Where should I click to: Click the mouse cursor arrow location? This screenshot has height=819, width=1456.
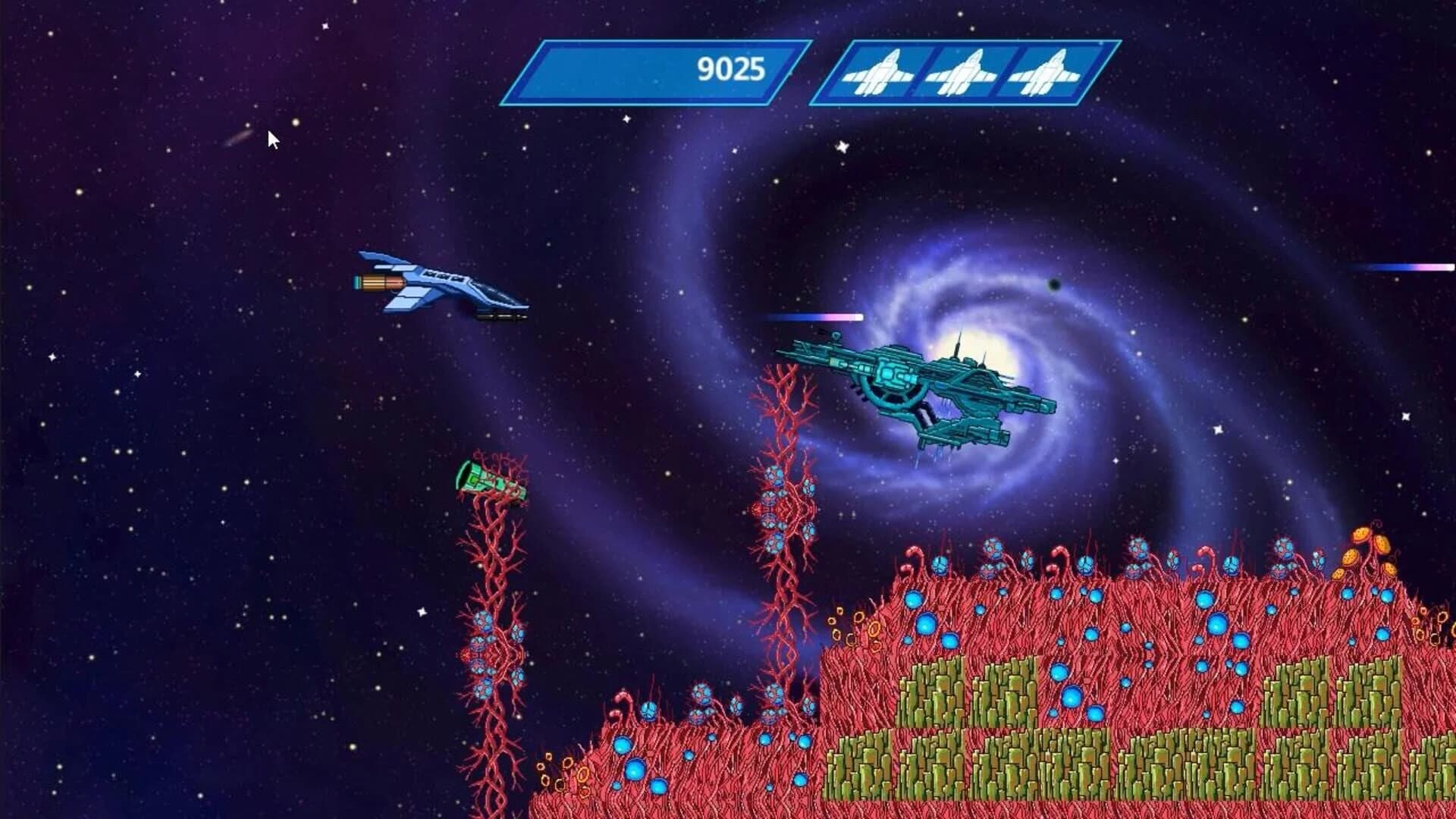[x=271, y=136]
